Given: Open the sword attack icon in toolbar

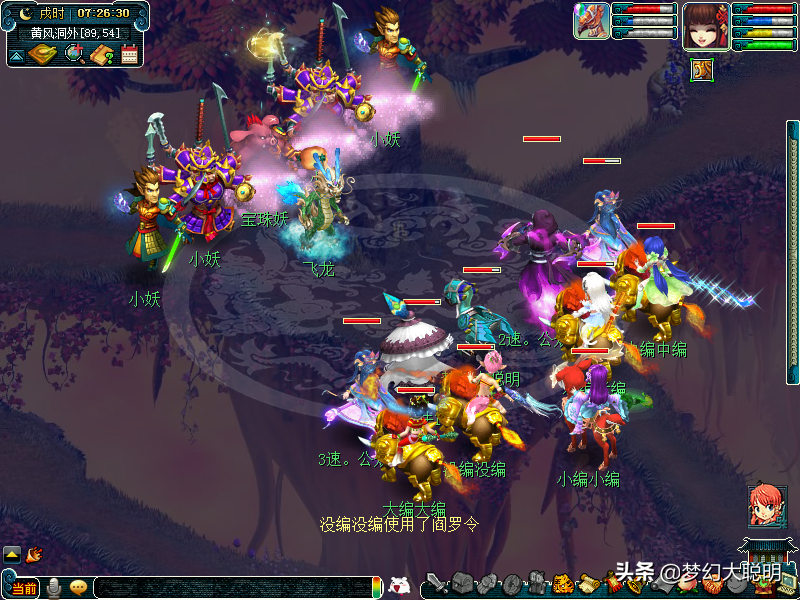Looking at the screenshot, I should [436, 584].
